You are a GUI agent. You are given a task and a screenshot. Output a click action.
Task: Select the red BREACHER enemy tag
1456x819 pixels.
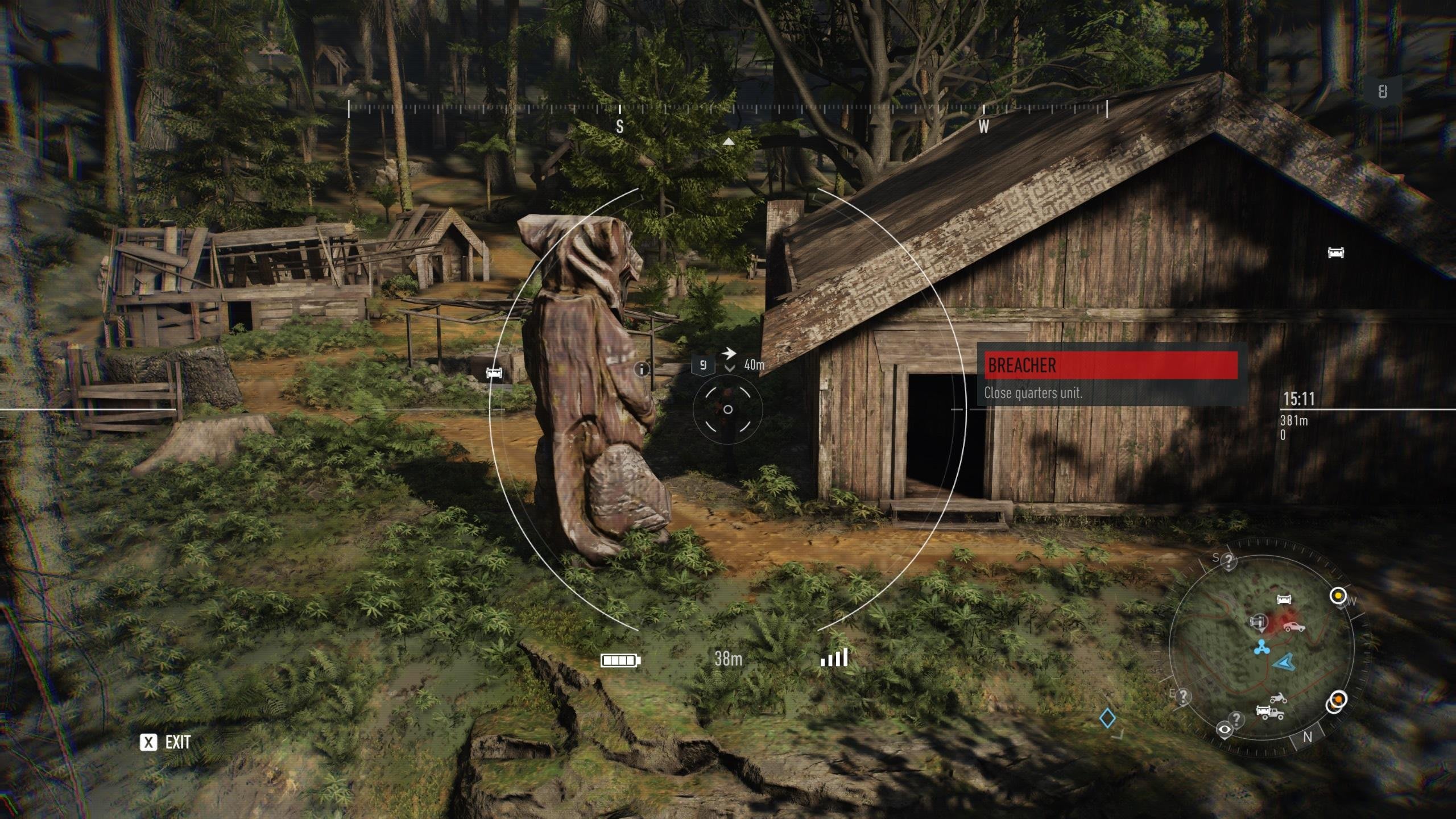[1111, 365]
